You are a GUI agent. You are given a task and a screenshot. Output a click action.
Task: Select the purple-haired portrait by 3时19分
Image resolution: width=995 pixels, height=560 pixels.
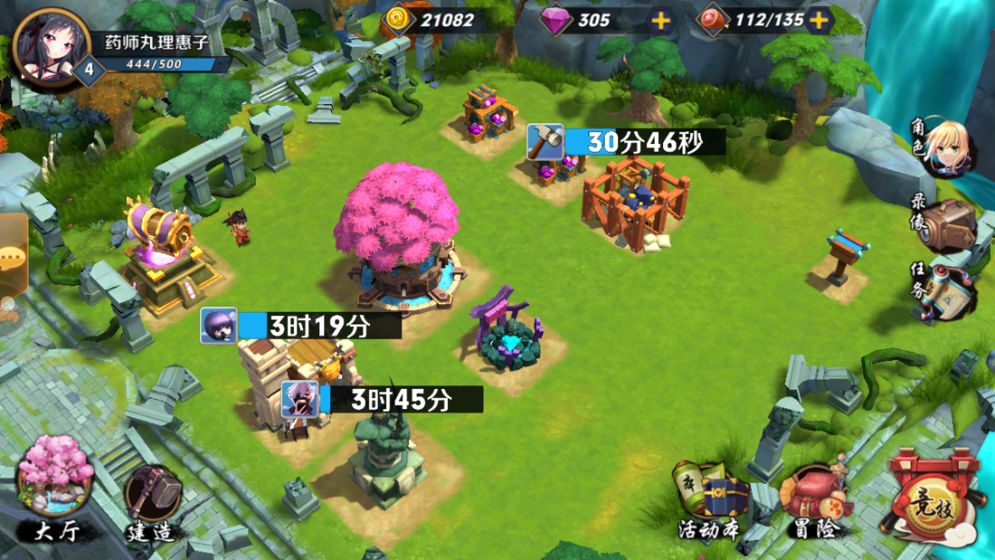tap(218, 325)
